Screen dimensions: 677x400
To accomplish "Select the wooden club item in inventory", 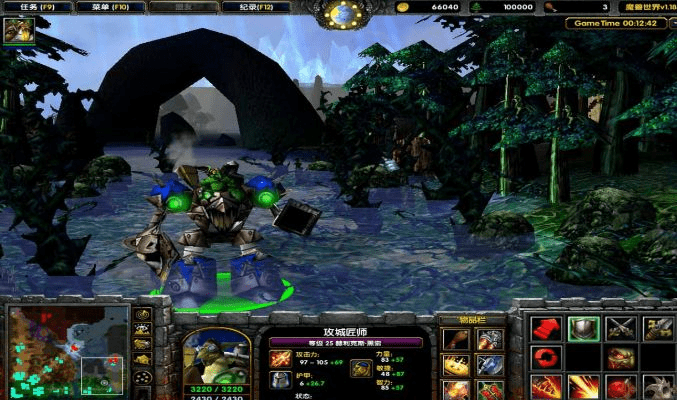I will coord(456,339).
